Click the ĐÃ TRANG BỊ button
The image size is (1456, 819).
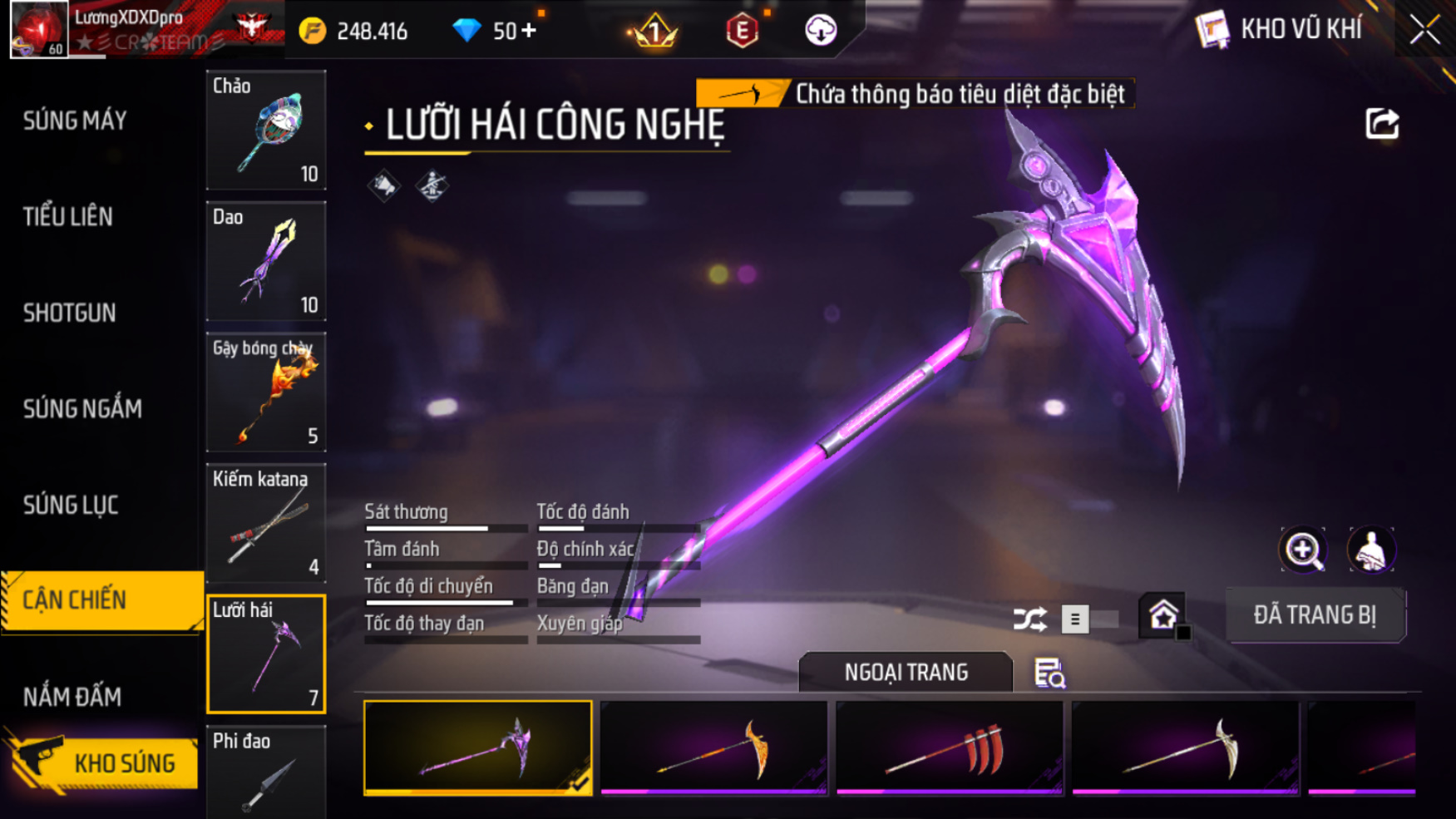[1315, 615]
